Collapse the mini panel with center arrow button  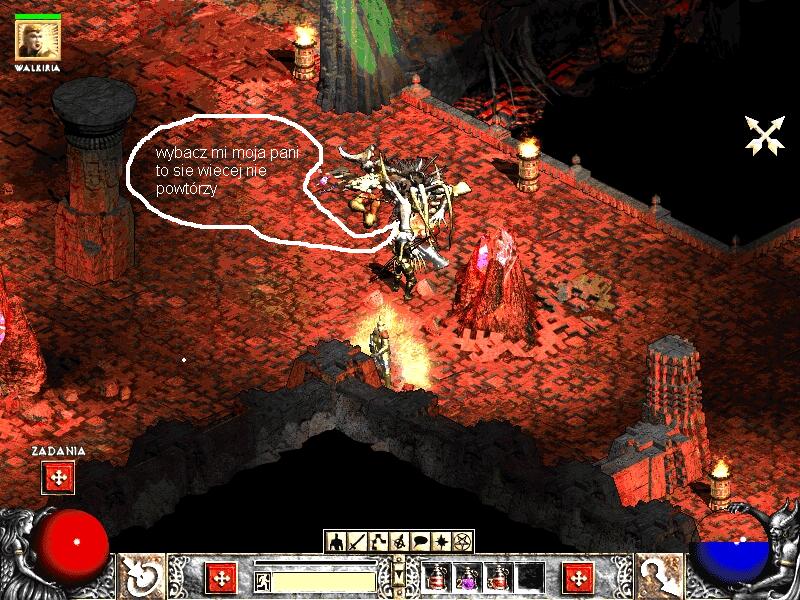(x=399, y=578)
